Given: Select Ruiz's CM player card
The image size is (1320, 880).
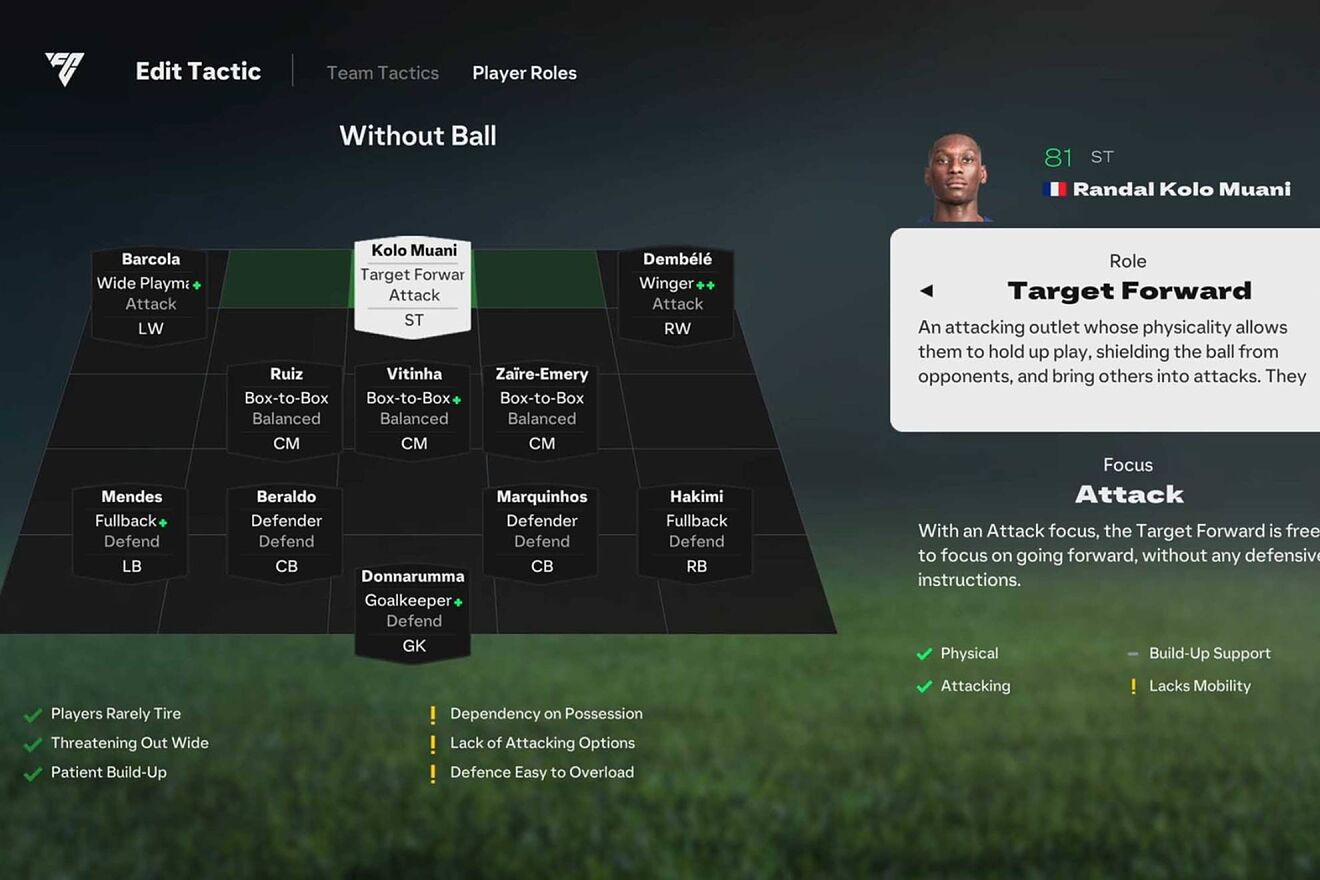Looking at the screenshot, I should point(286,408).
